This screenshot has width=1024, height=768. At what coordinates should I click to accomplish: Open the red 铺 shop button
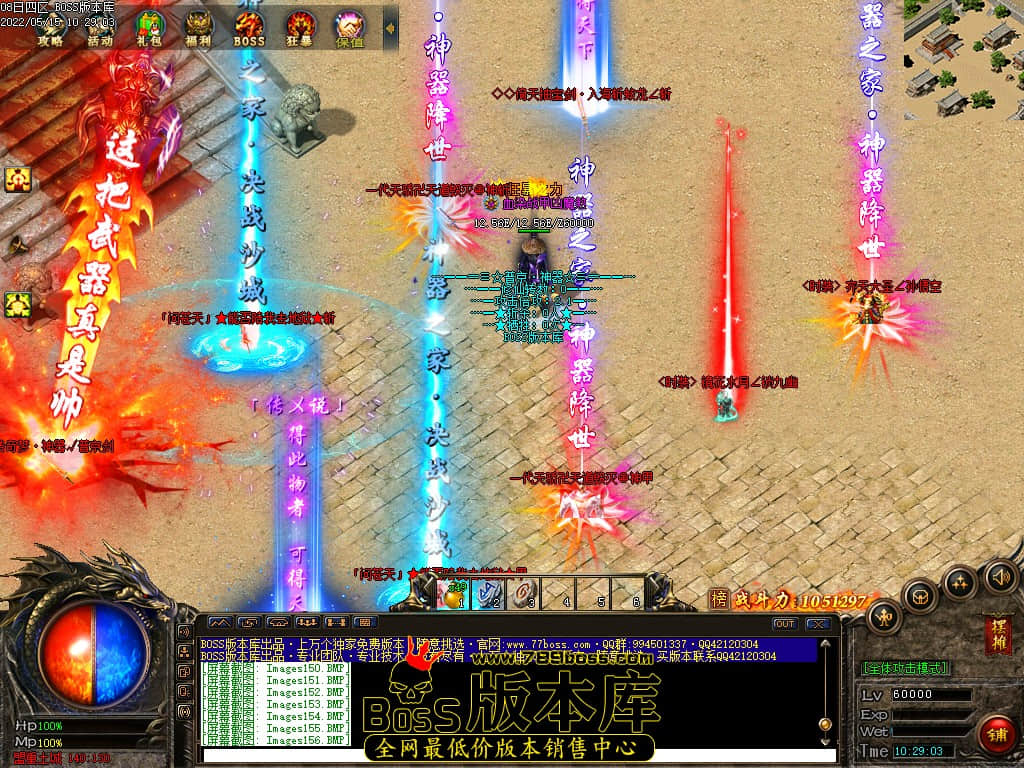(995, 735)
